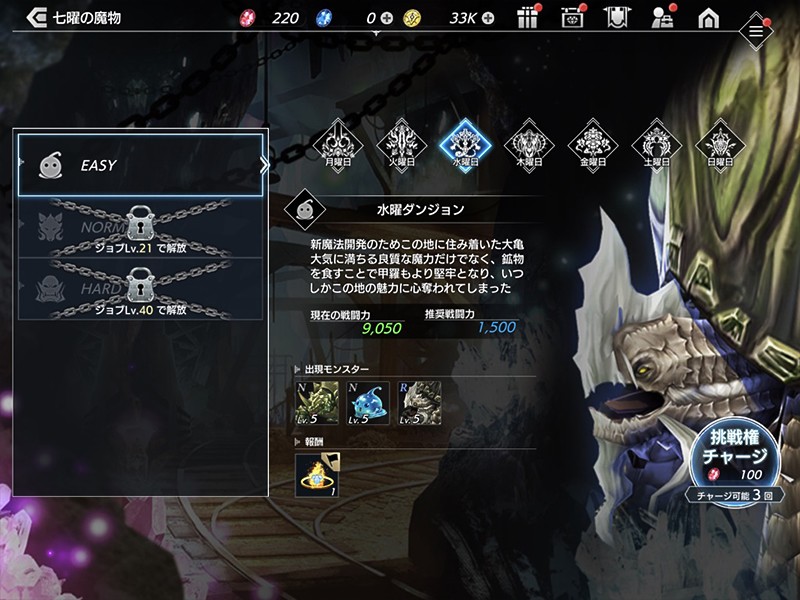Open the banner icon in top bar
800x600 pixels.
(x=618, y=17)
